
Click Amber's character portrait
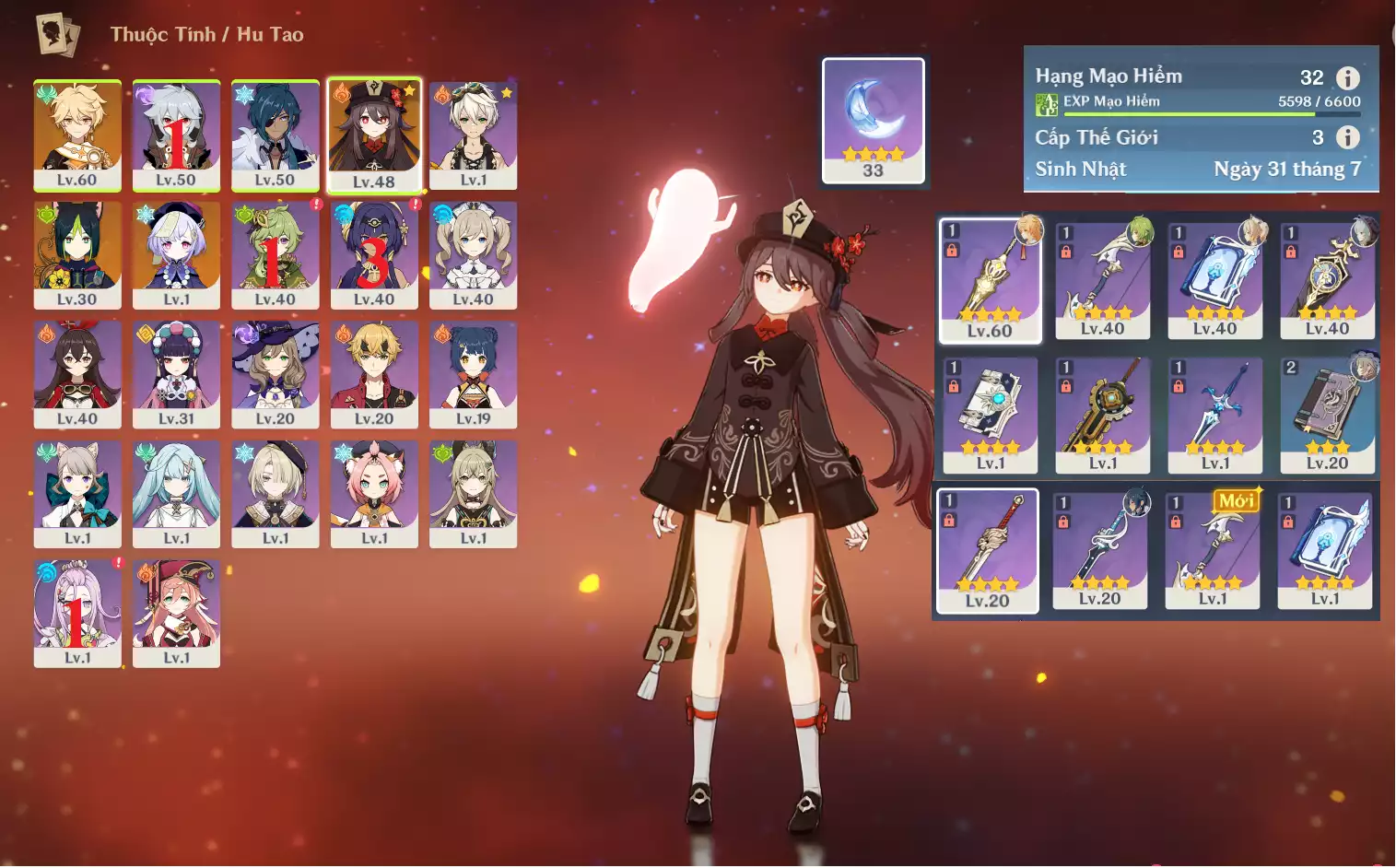pos(77,374)
